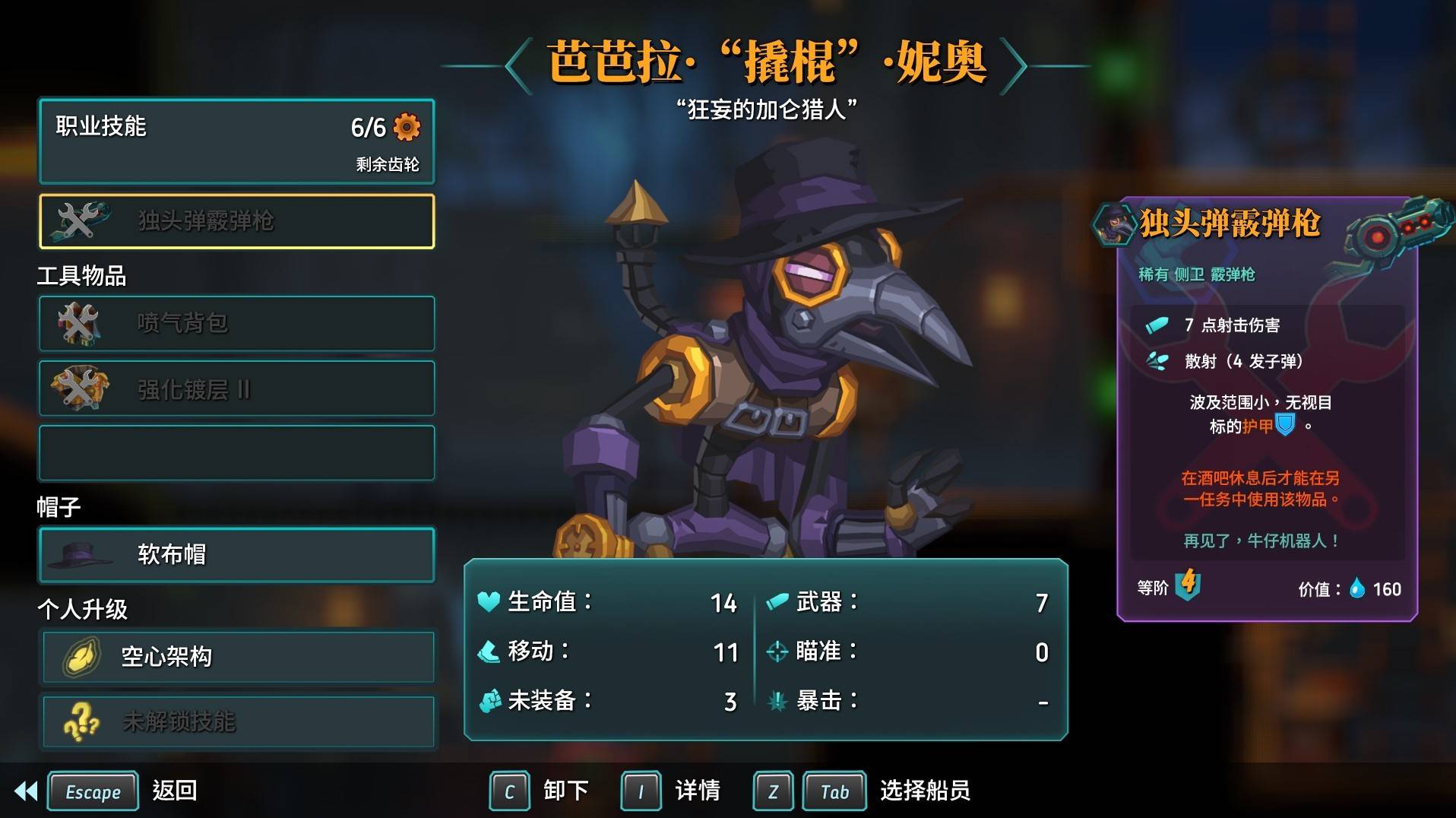Click the purple hat icon beside 软布帽
The image size is (1456, 818).
76,556
